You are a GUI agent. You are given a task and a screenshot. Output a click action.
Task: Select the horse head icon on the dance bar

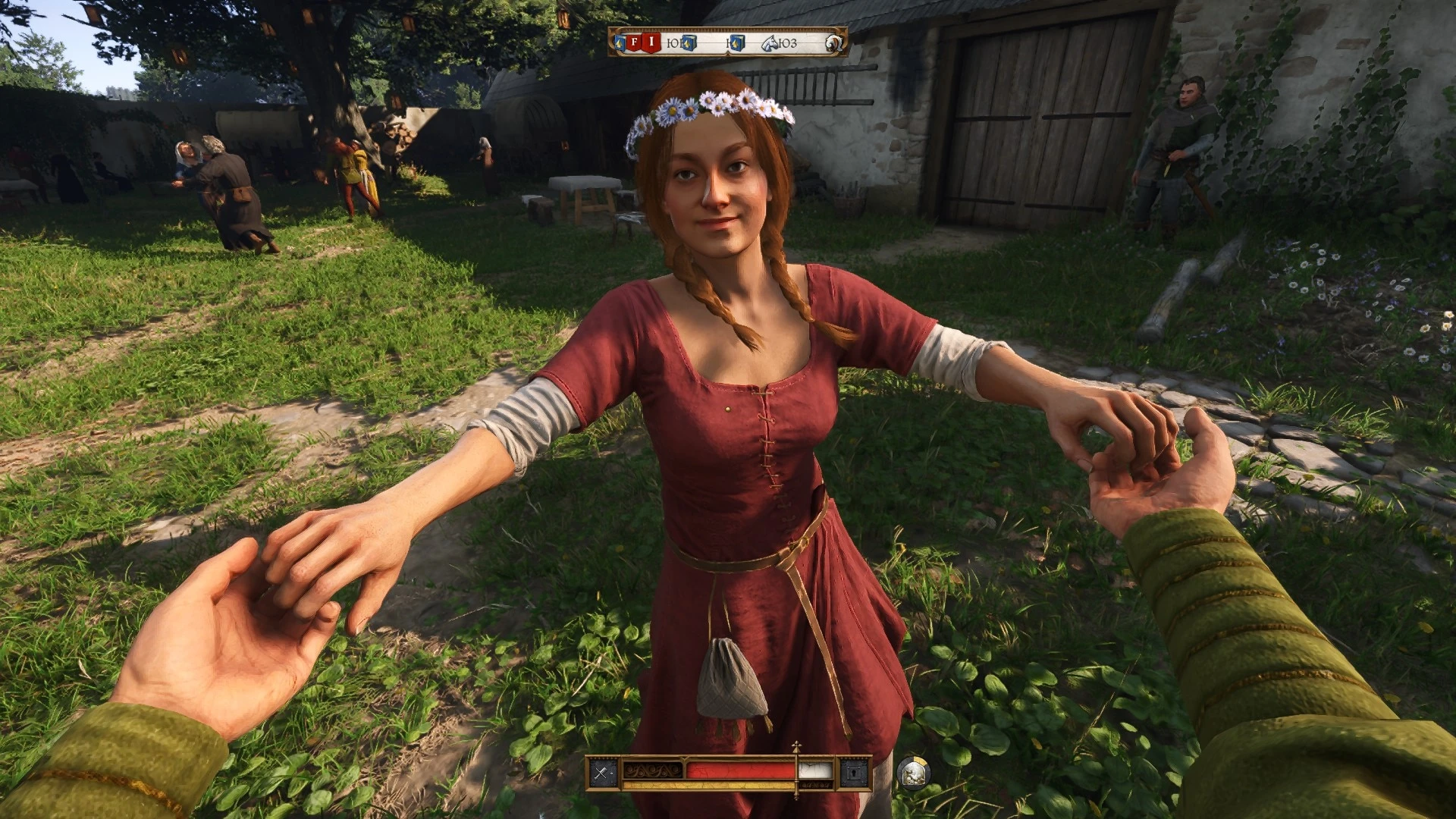769,42
